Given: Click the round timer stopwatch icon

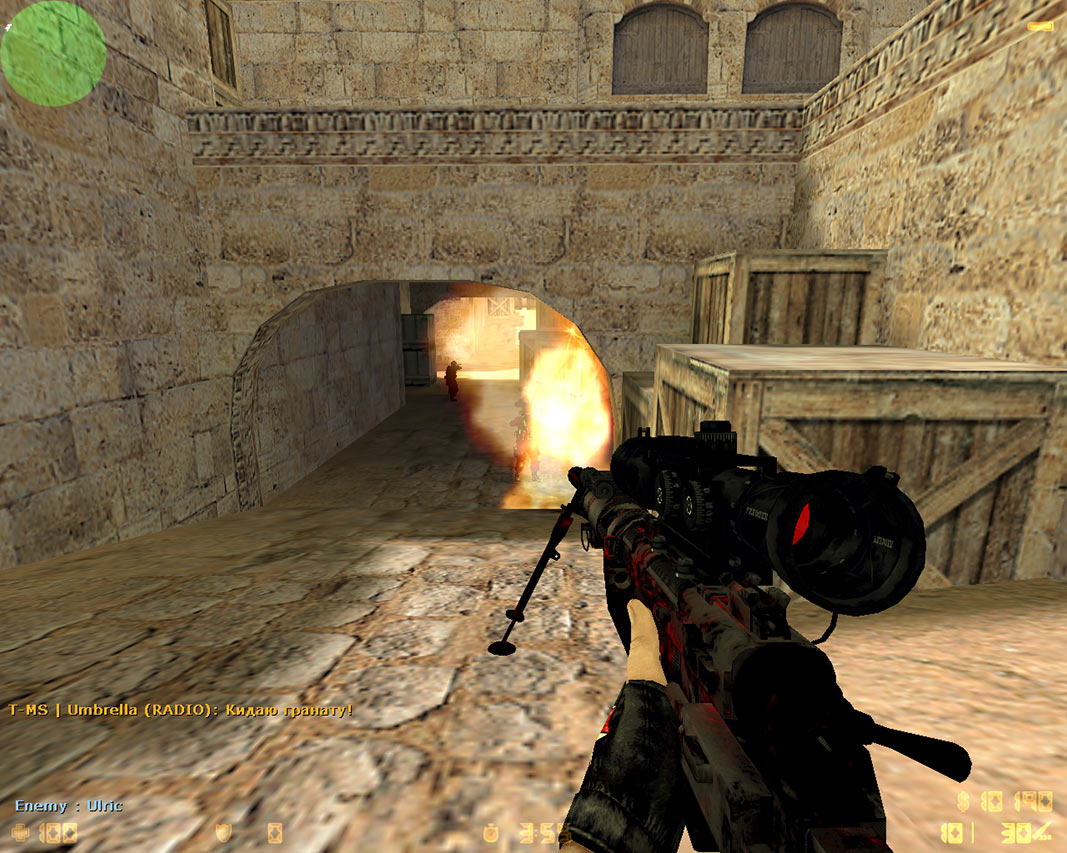Looking at the screenshot, I should 493,832.
